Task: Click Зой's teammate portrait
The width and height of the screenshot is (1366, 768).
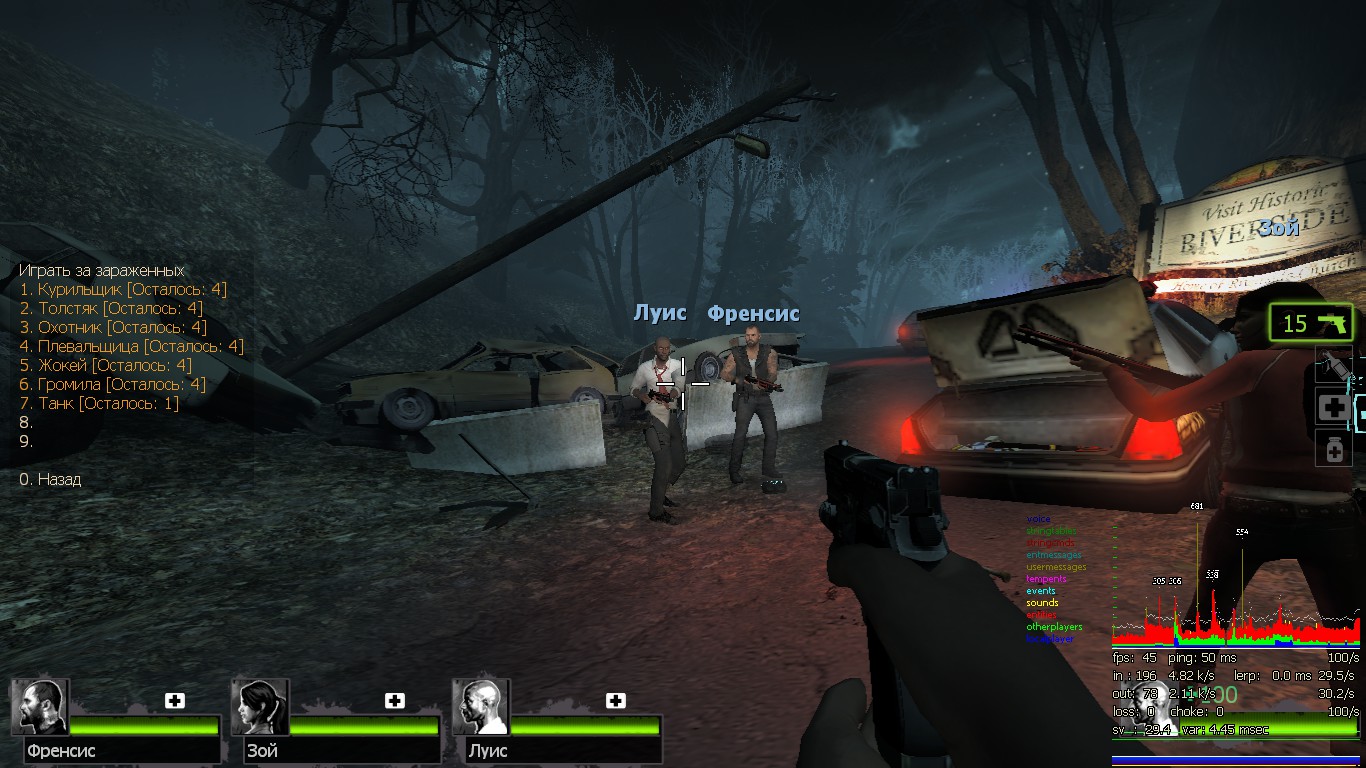Action: (x=260, y=707)
